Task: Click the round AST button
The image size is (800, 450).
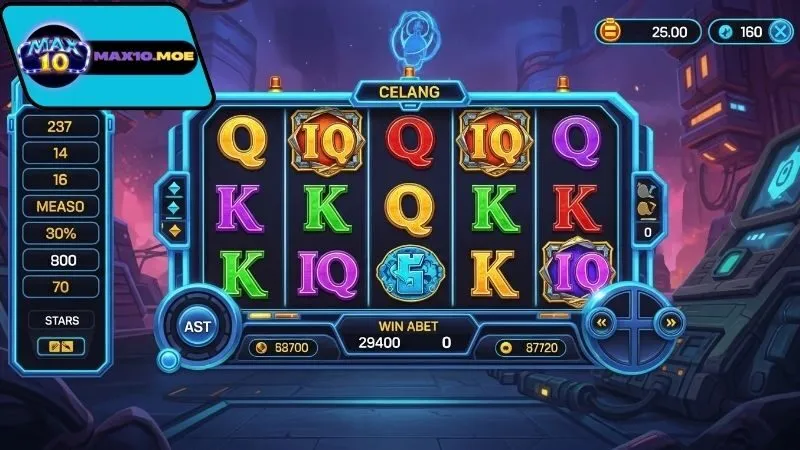Action: (196, 326)
